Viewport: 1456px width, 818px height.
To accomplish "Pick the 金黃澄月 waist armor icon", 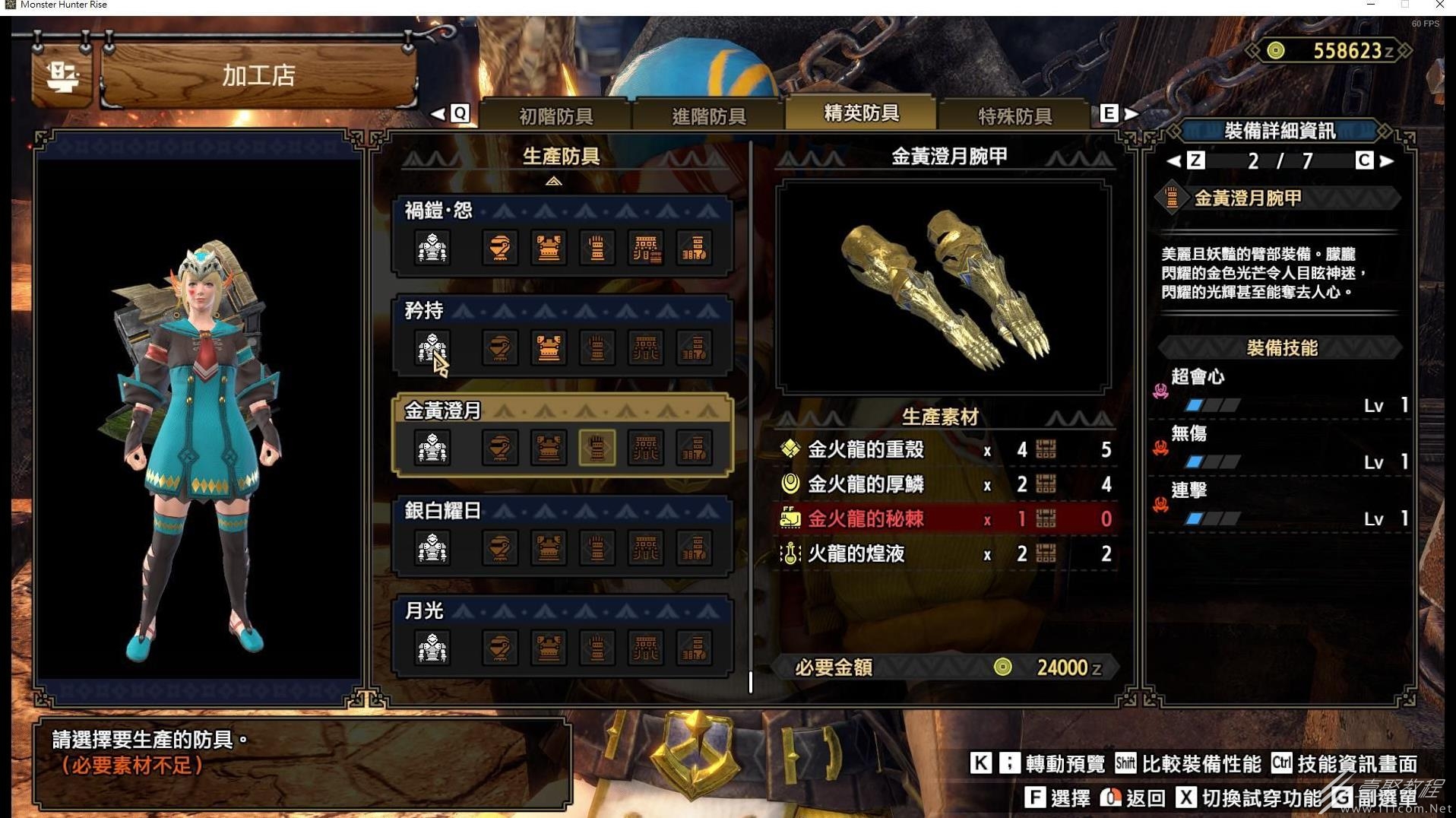I will [645, 448].
